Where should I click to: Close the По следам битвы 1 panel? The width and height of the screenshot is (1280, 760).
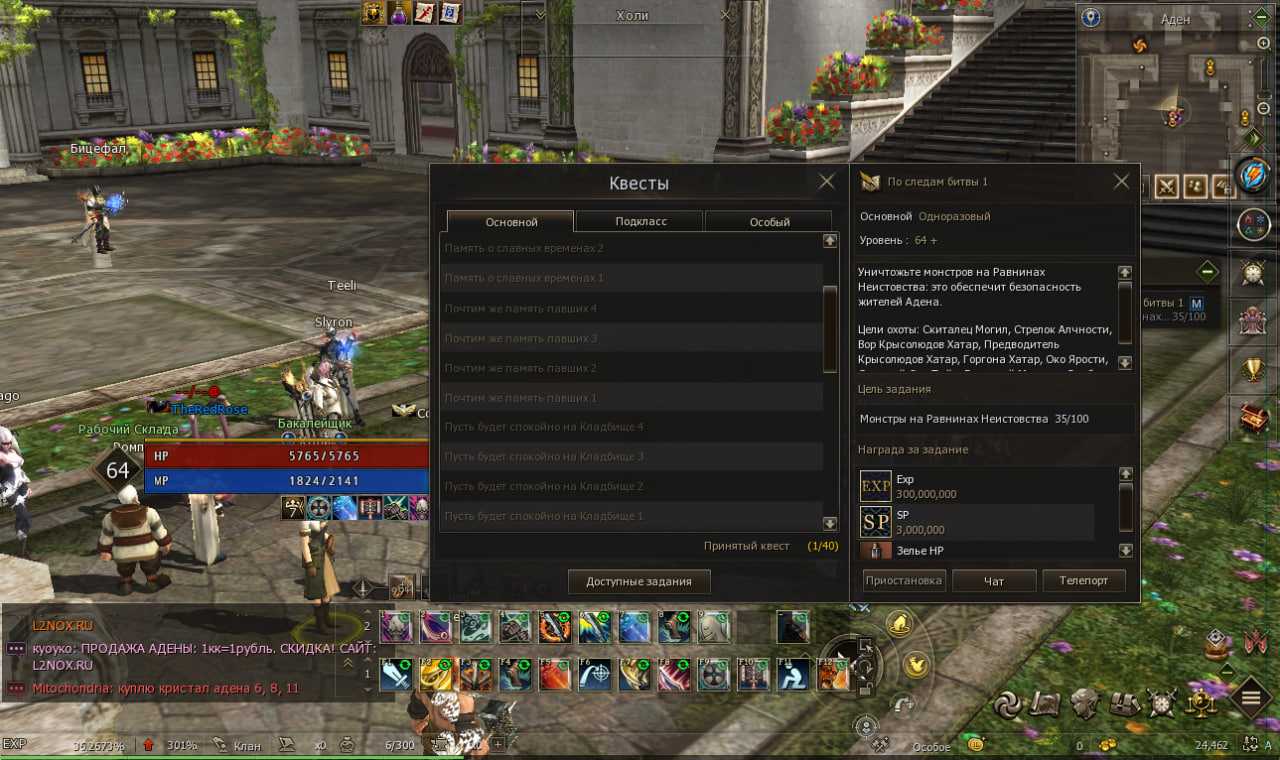(x=1121, y=182)
